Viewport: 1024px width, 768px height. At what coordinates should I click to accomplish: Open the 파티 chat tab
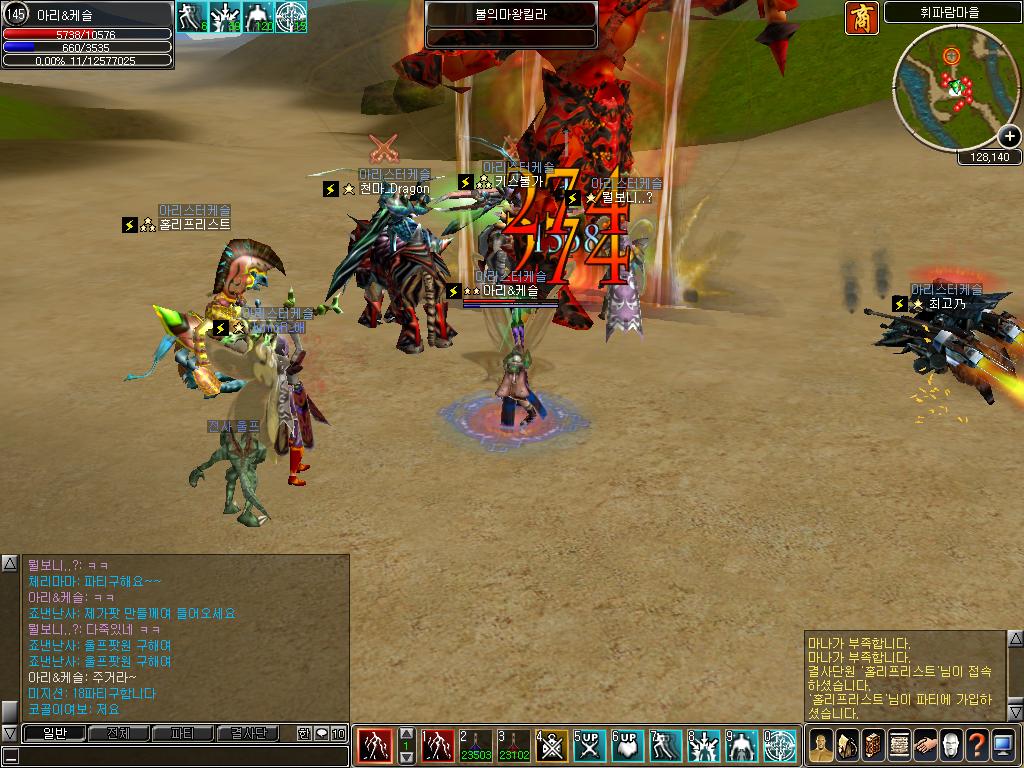(182, 733)
